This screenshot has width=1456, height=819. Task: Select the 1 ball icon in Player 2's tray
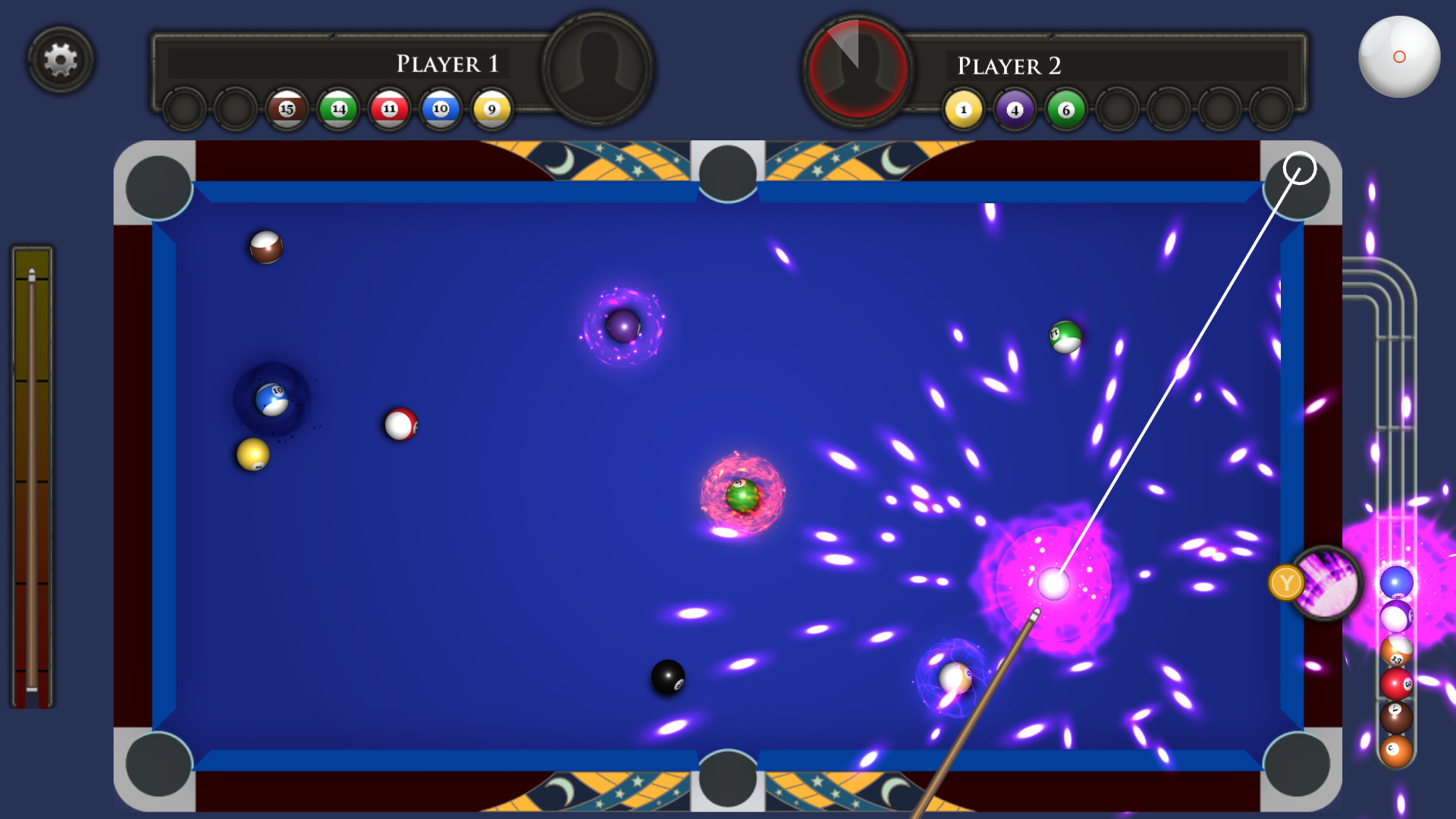[x=962, y=108]
